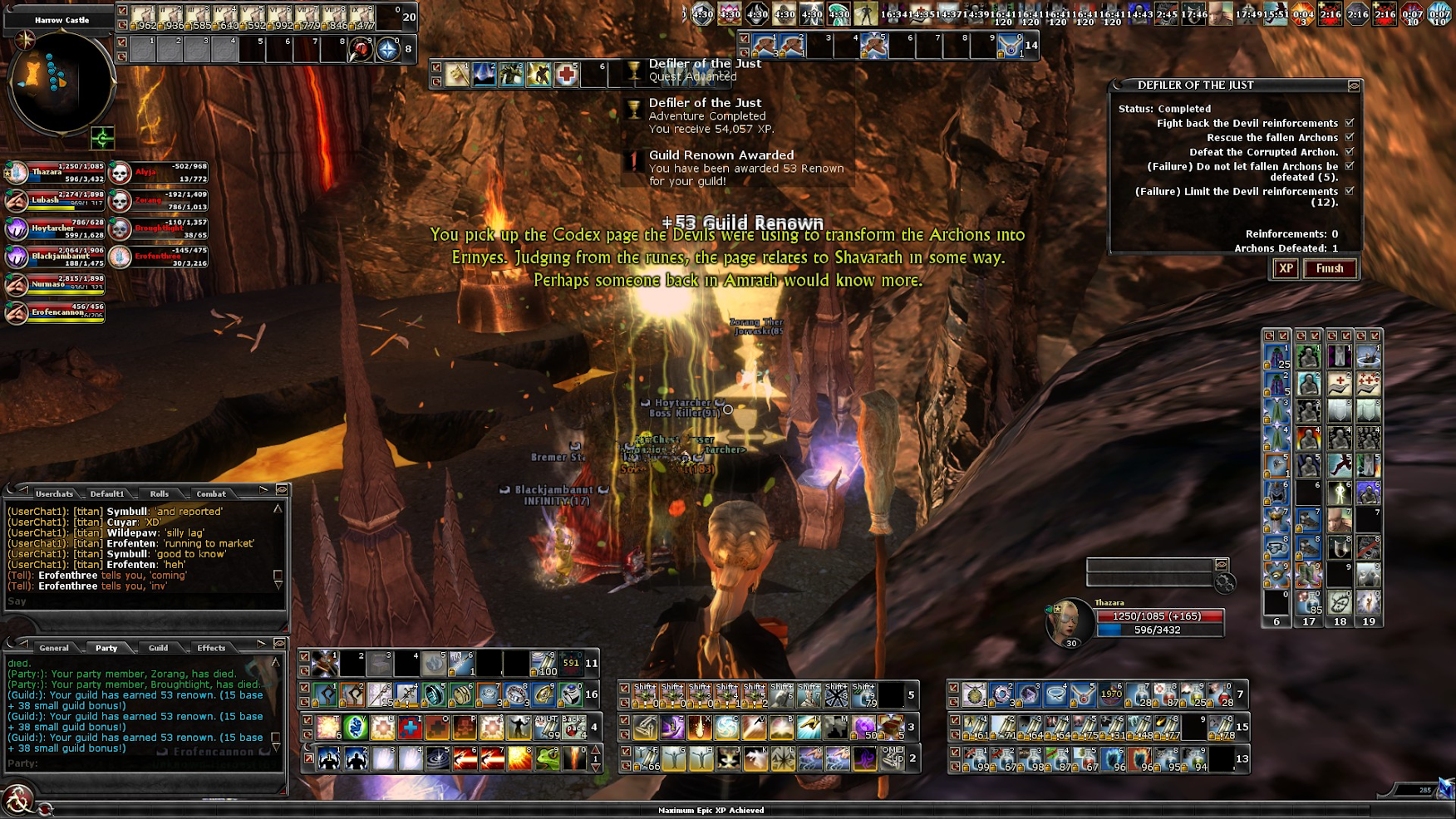This screenshot has width=1456, height=819.
Task: Switch to the Guild chat tab
Action: point(158,648)
